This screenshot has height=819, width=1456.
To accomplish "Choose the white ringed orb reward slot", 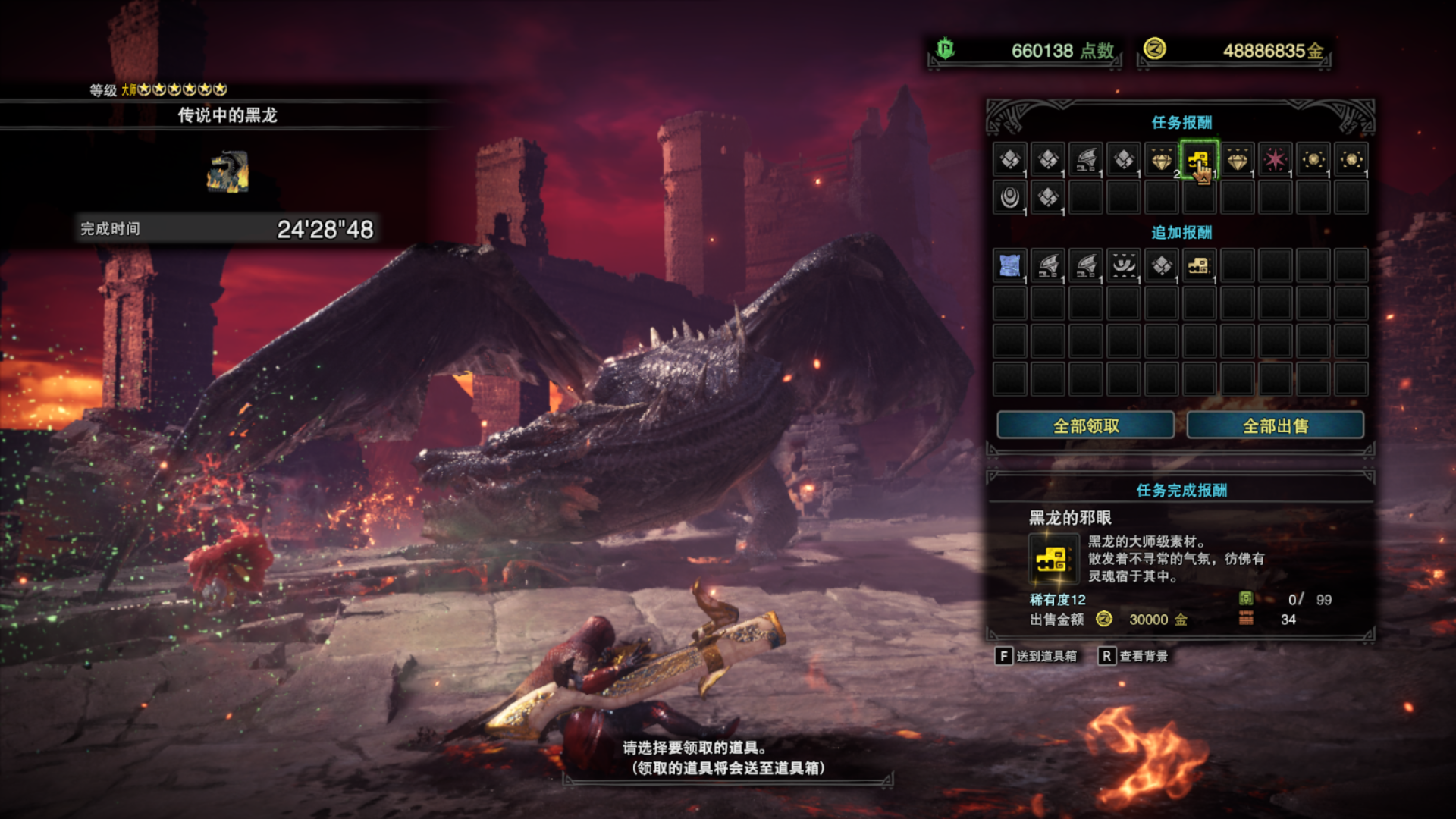I will (1009, 198).
